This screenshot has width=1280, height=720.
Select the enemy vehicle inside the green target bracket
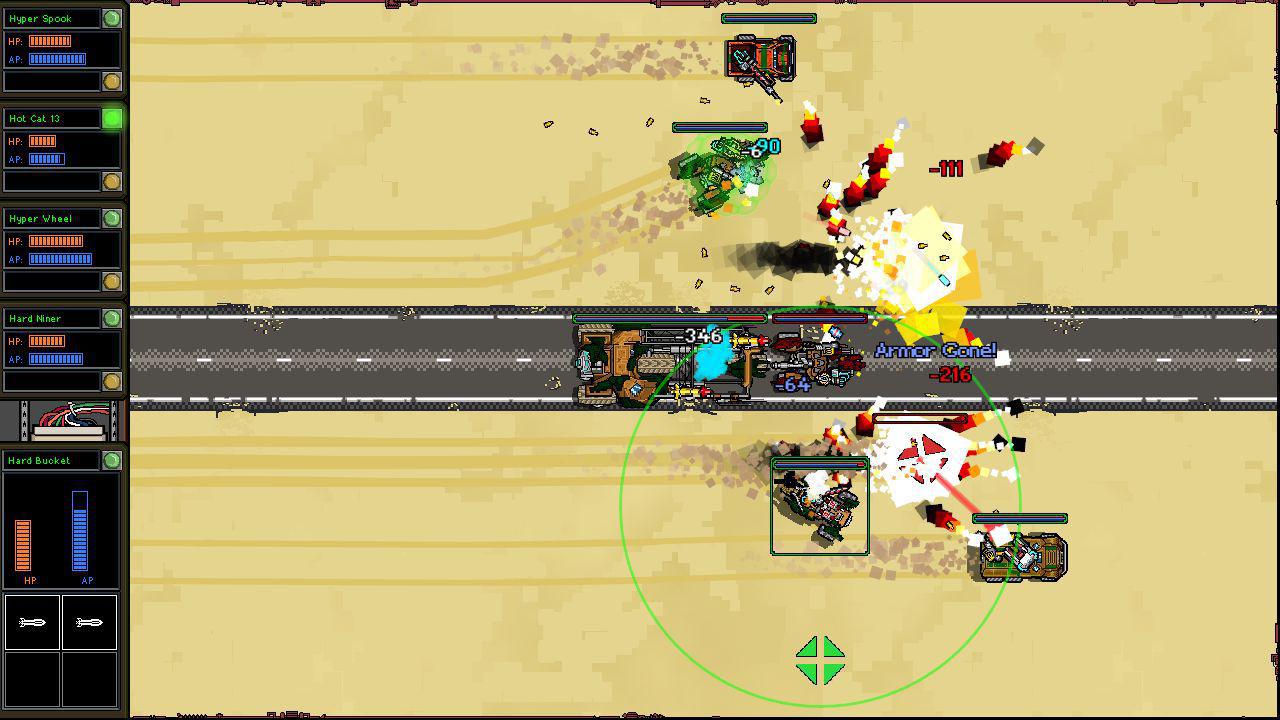coord(818,505)
